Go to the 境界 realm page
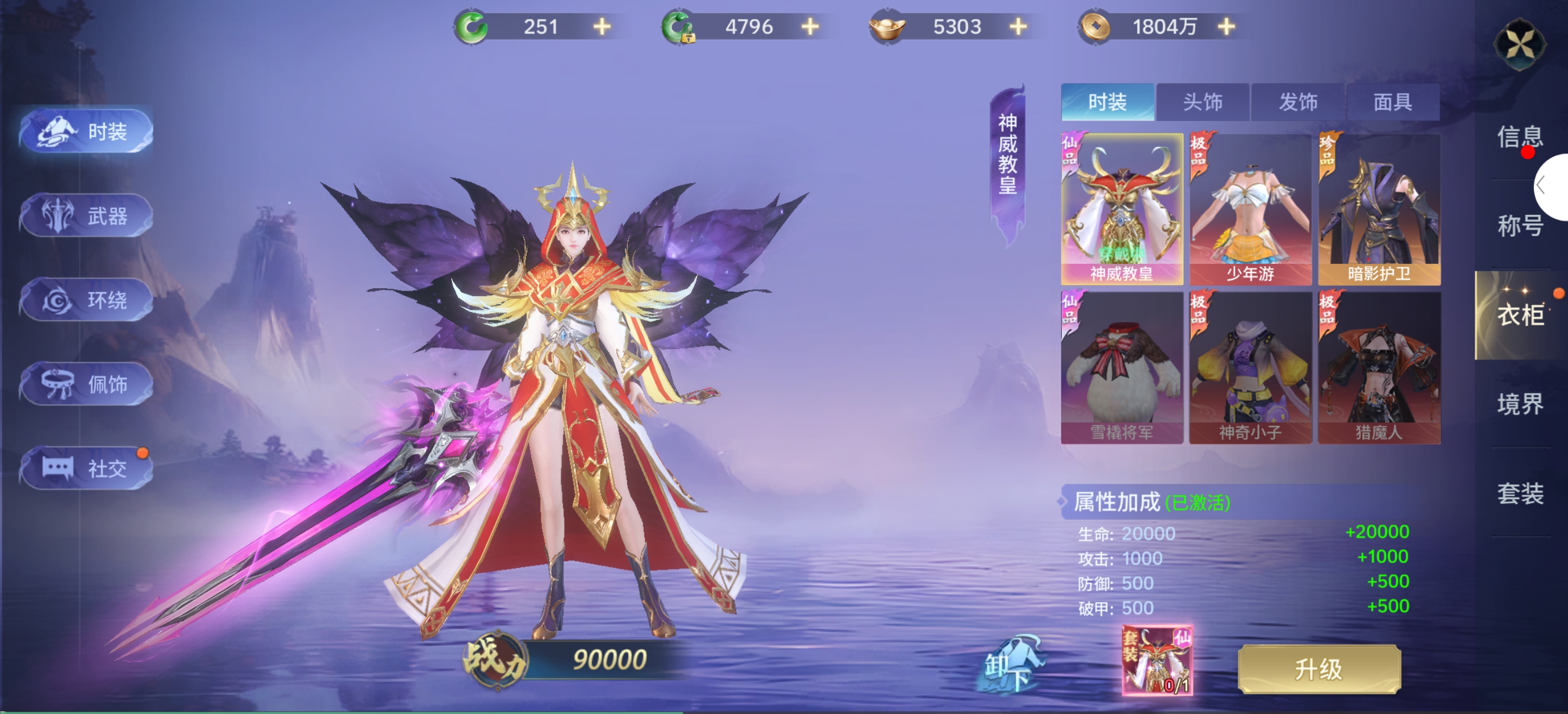Image resolution: width=1568 pixels, height=714 pixels. pos(1519,404)
